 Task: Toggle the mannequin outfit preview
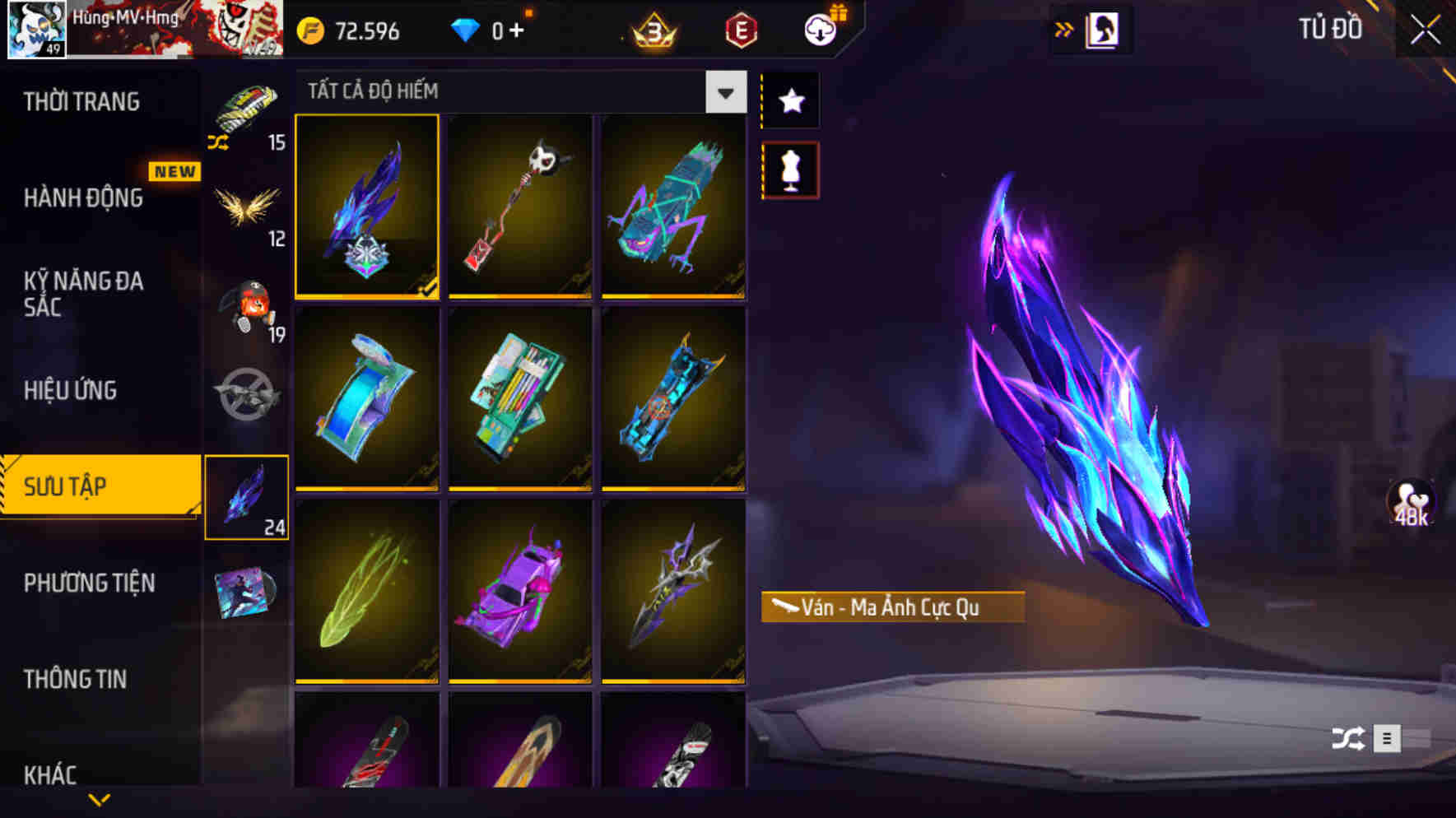point(789,170)
